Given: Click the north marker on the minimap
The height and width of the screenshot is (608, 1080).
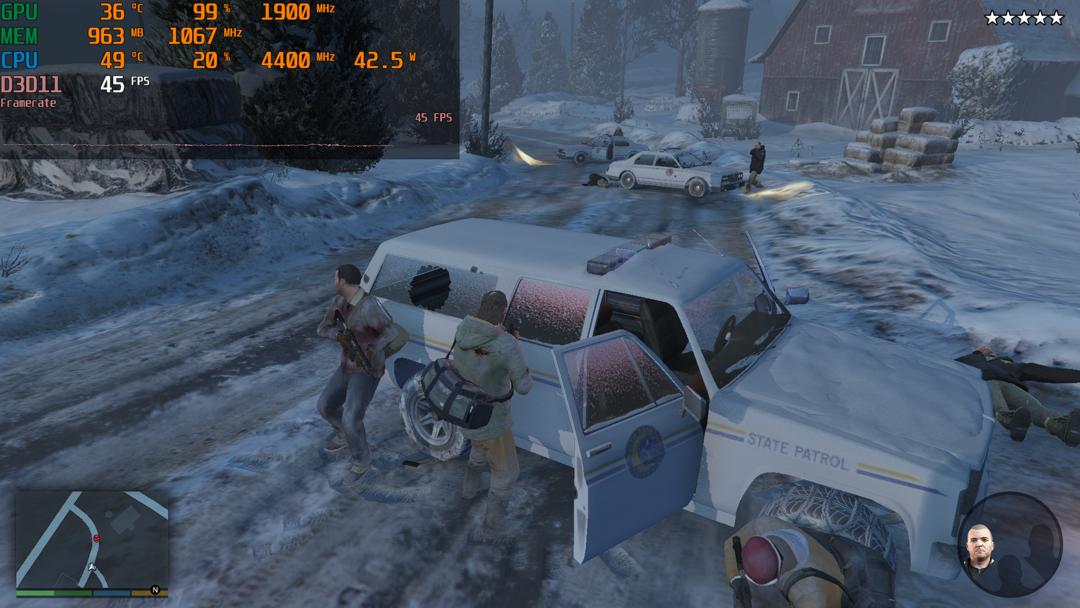Looking at the screenshot, I should coord(155,590).
